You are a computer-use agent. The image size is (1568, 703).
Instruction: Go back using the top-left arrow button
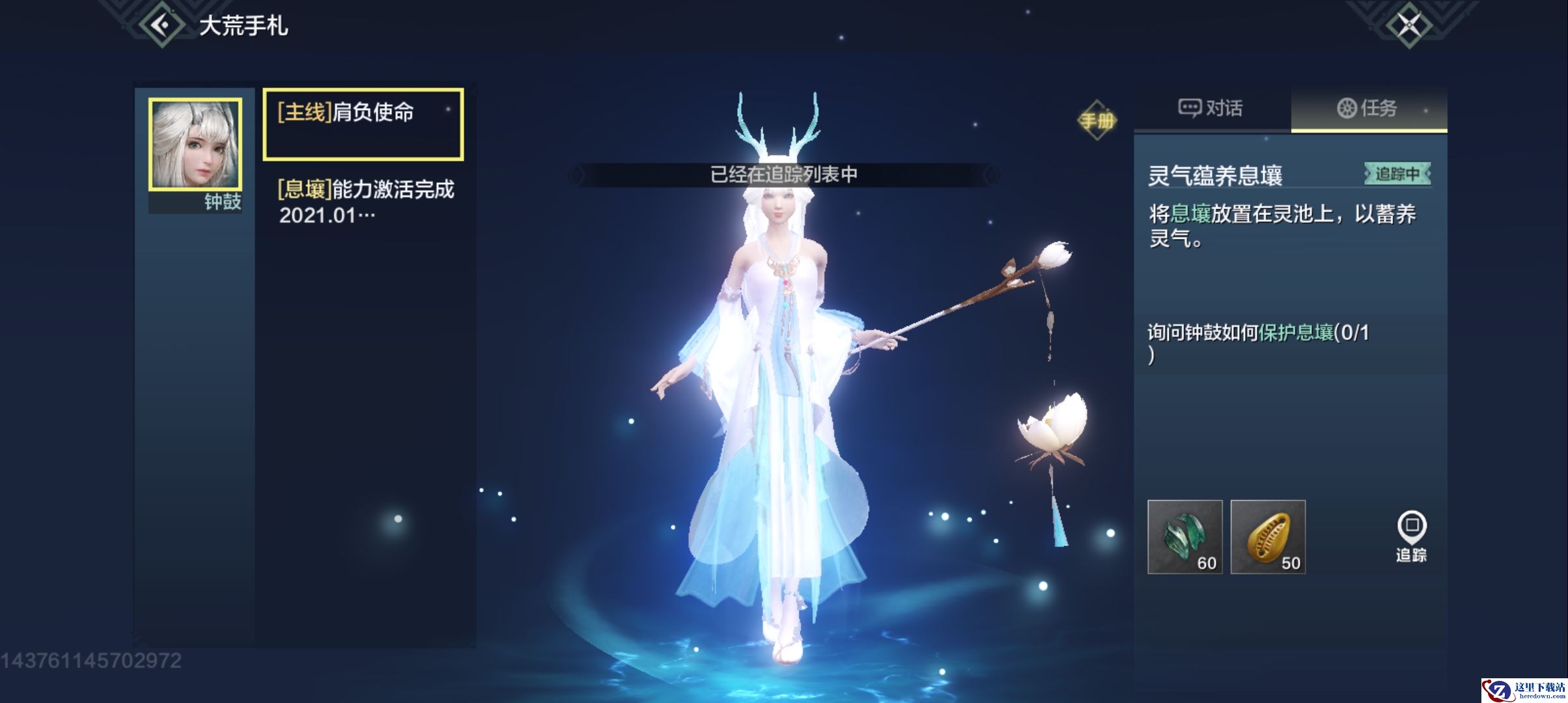(x=160, y=25)
